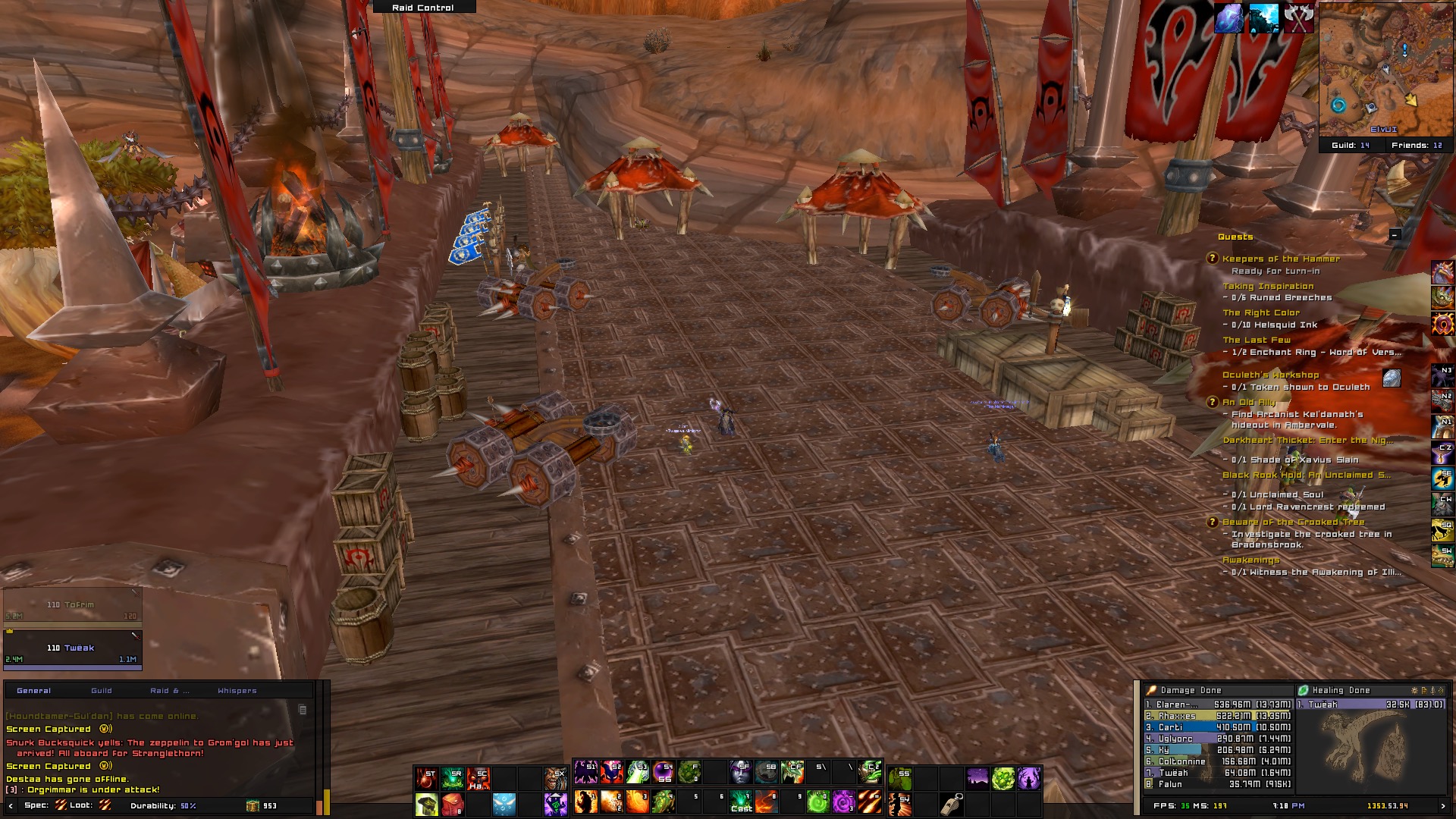The width and height of the screenshot is (1456, 819).
Task: Use the red bag item on the action bar
Action: [x=453, y=802]
